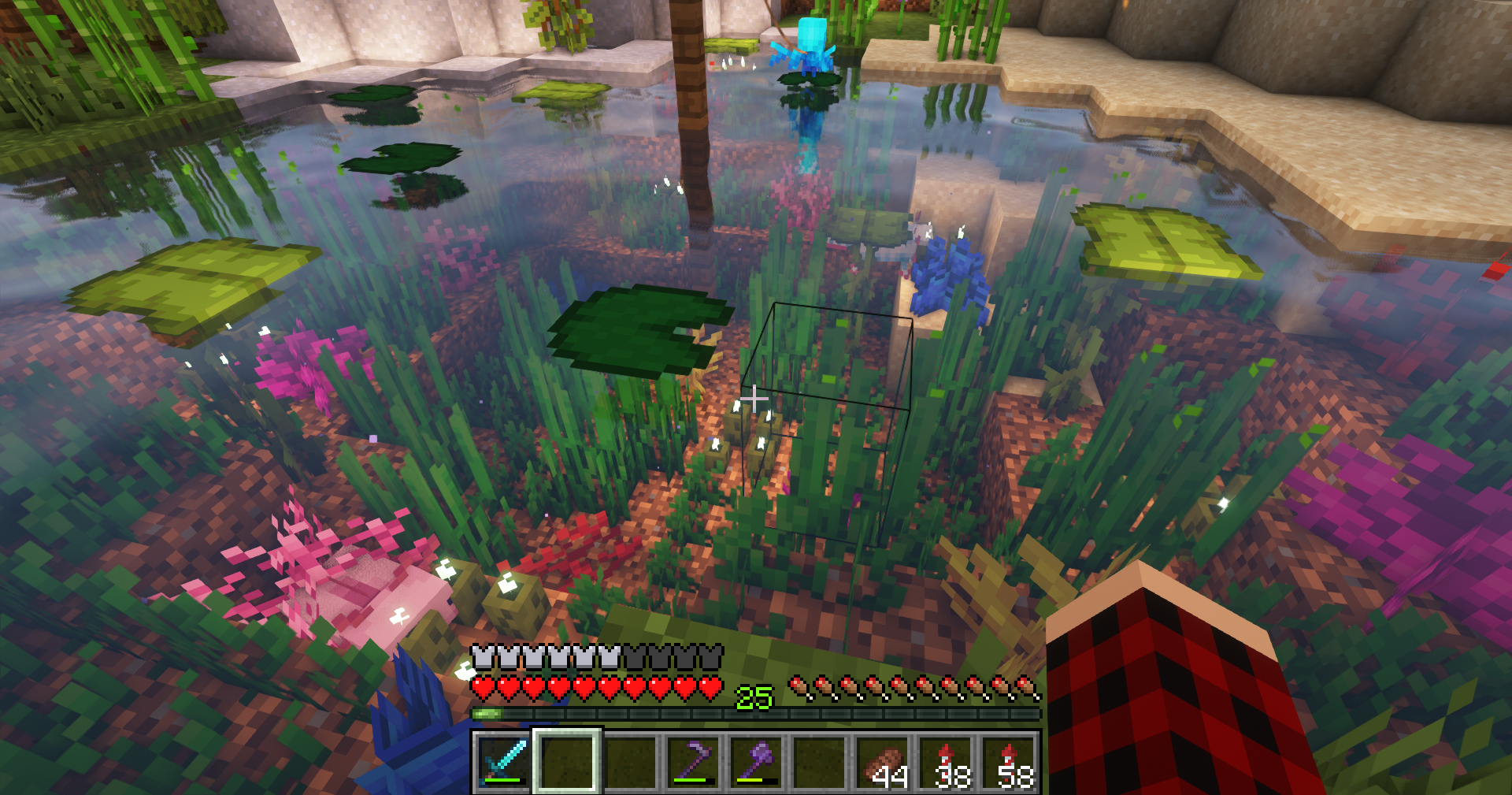Select the diamond sword hotbar slot
This screenshot has height=795, width=1512.
pyautogui.click(x=504, y=761)
